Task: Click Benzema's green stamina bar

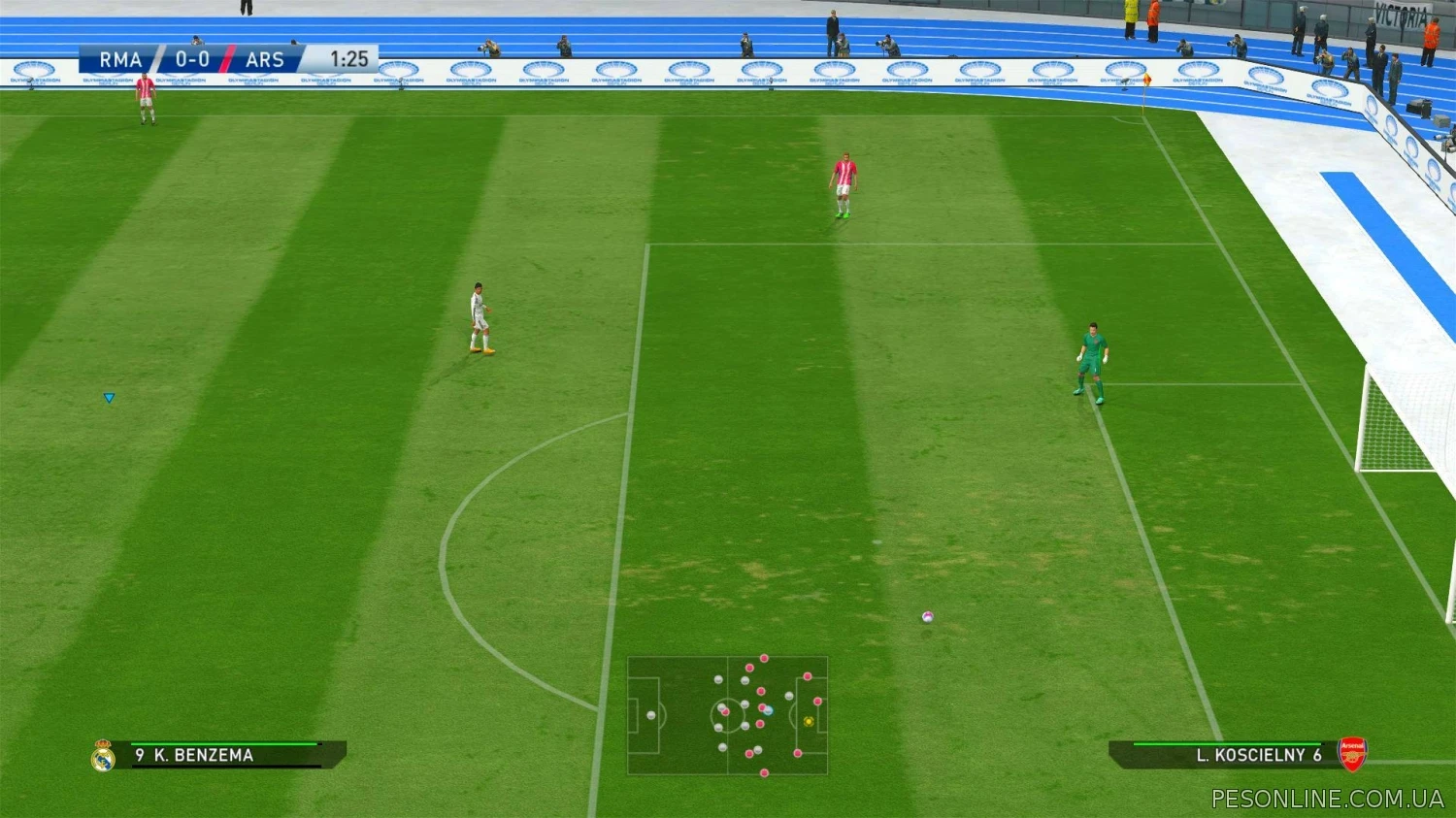Action: [223, 743]
